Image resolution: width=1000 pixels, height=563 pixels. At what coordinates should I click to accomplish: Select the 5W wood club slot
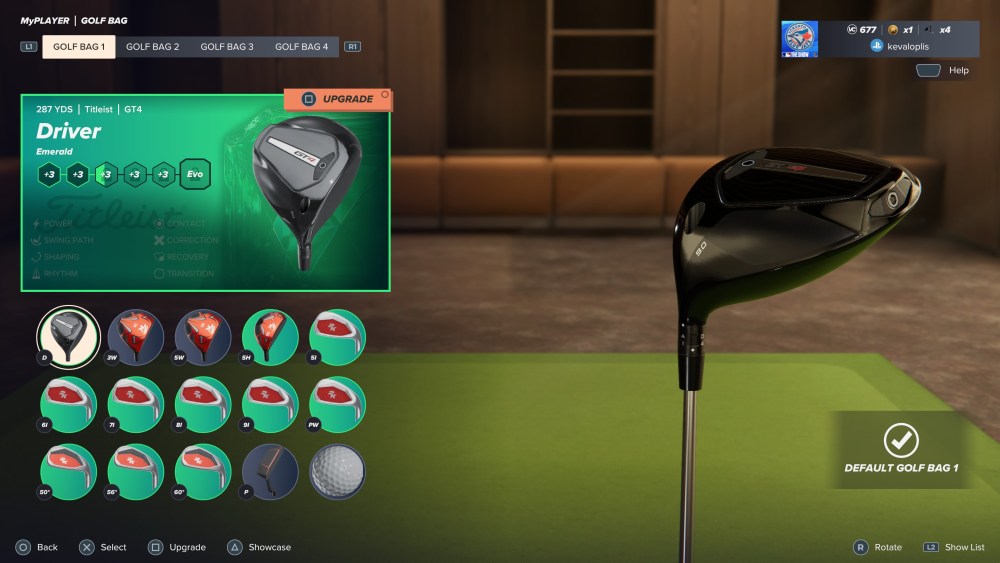point(203,337)
